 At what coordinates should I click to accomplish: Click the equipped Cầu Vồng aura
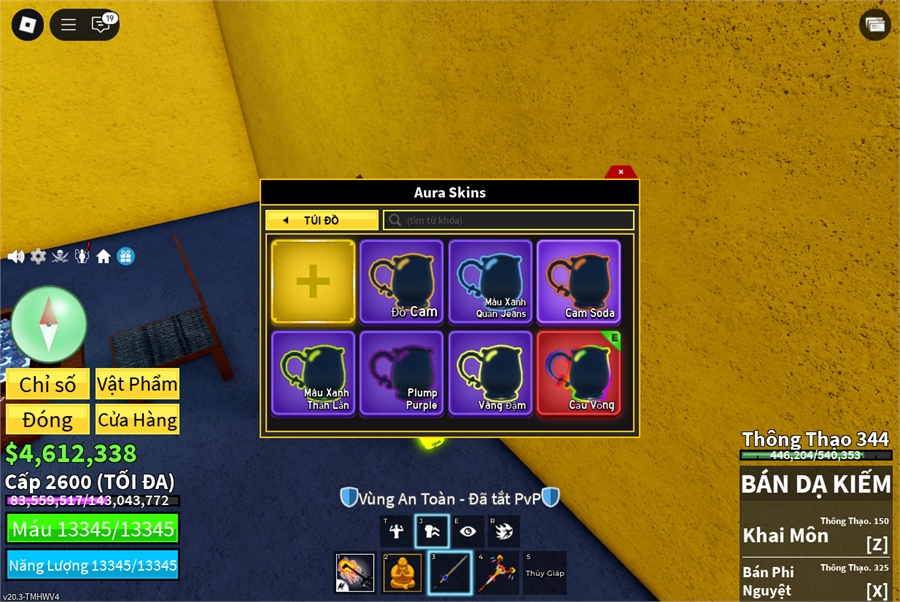(x=579, y=373)
